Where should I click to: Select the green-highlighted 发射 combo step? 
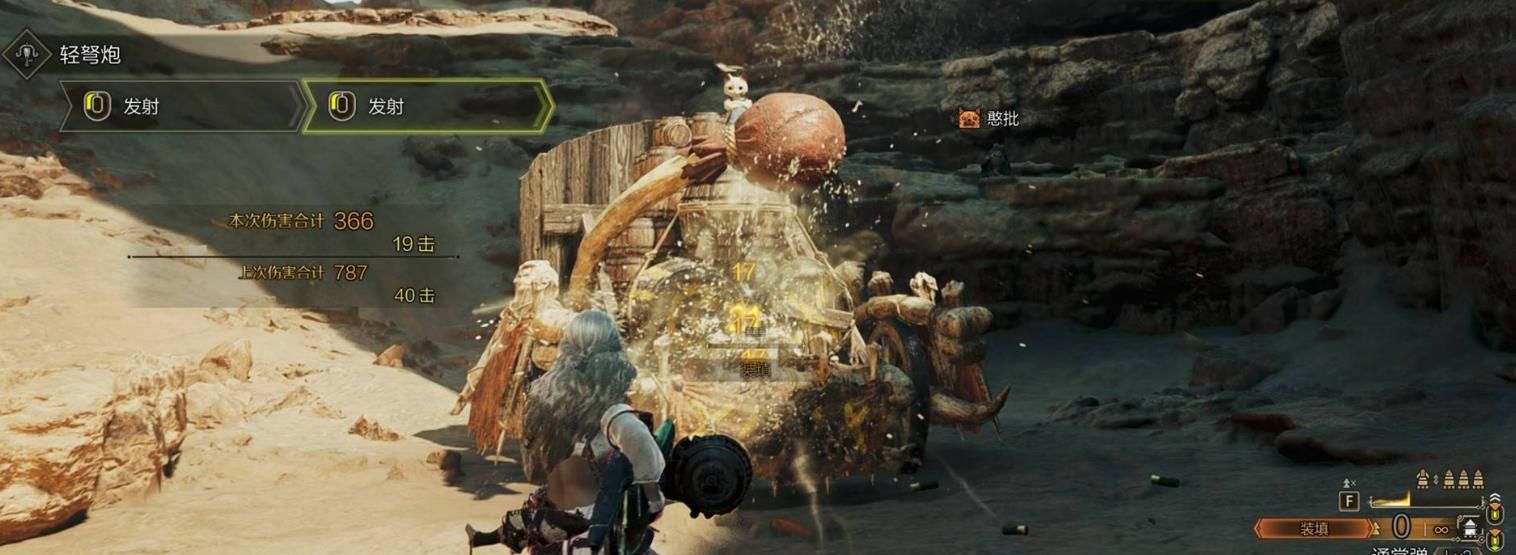(427, 106)
